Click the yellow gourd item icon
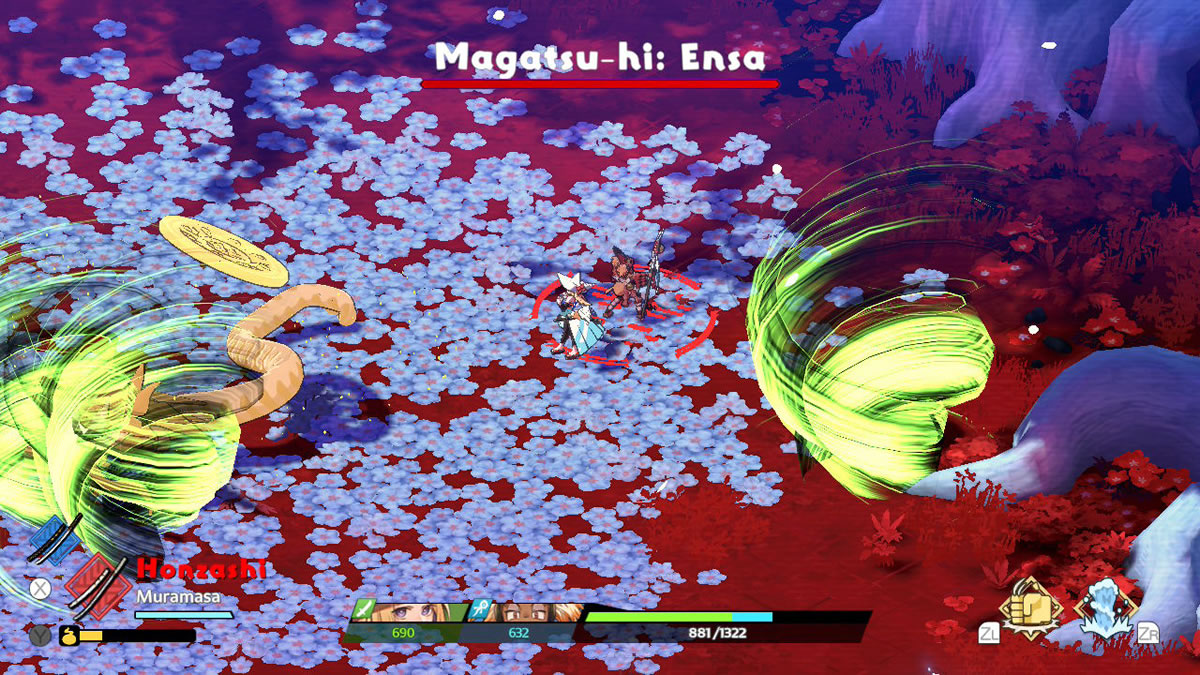The width and height of the screenshot is (1200, 675). [69, 635]
